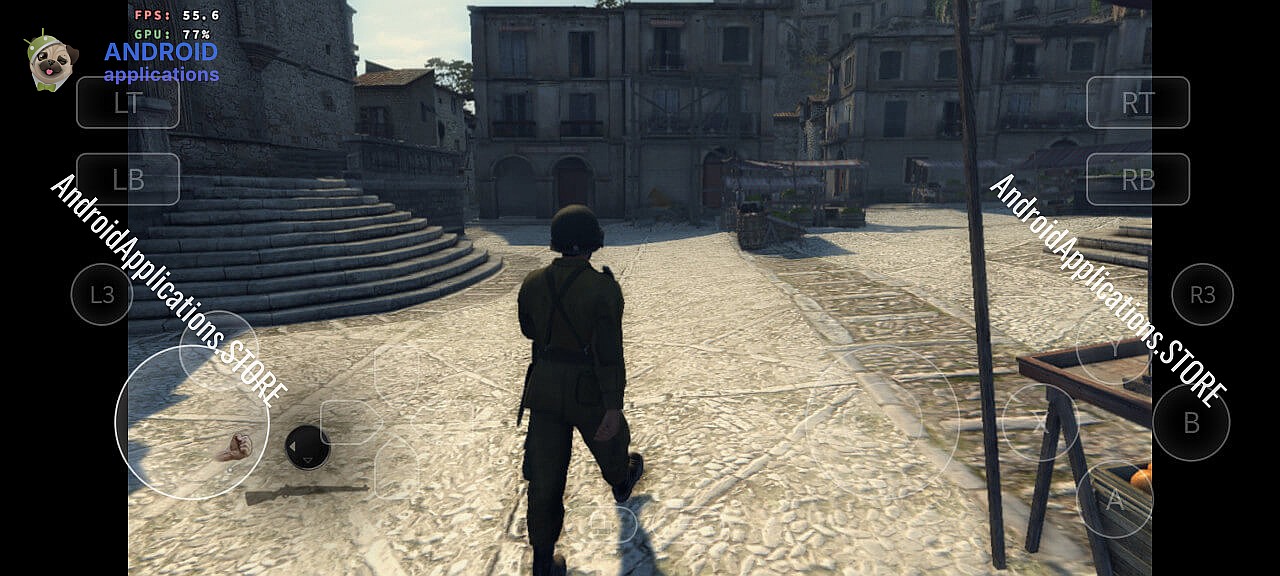Tap the LT trigger touch button
The height and width of the screenshot is (576, 1280).
pos(128,103)
